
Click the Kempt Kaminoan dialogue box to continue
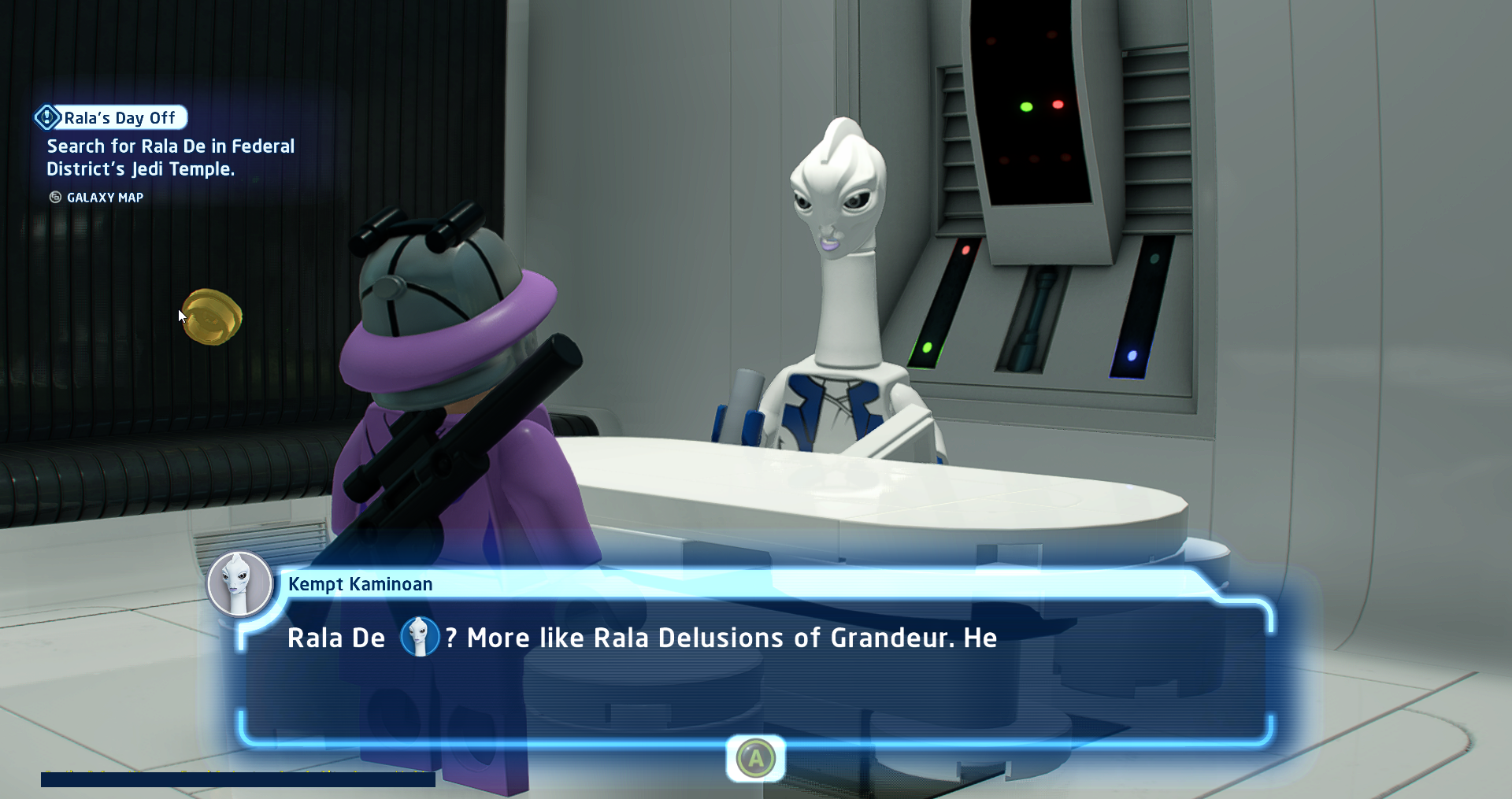(x=754, y=671)
